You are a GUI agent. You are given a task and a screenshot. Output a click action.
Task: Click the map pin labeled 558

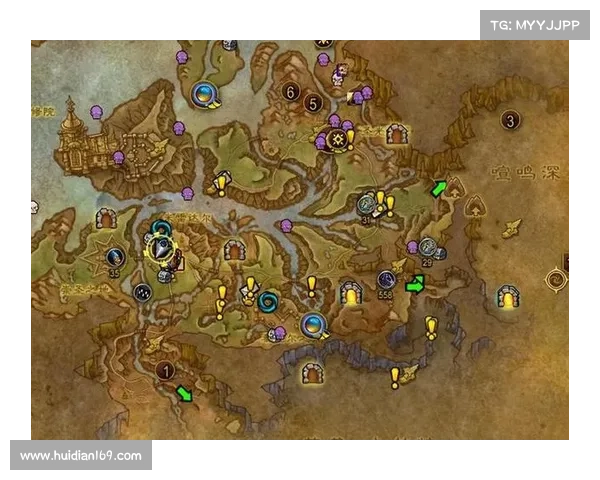coord(386,281)
